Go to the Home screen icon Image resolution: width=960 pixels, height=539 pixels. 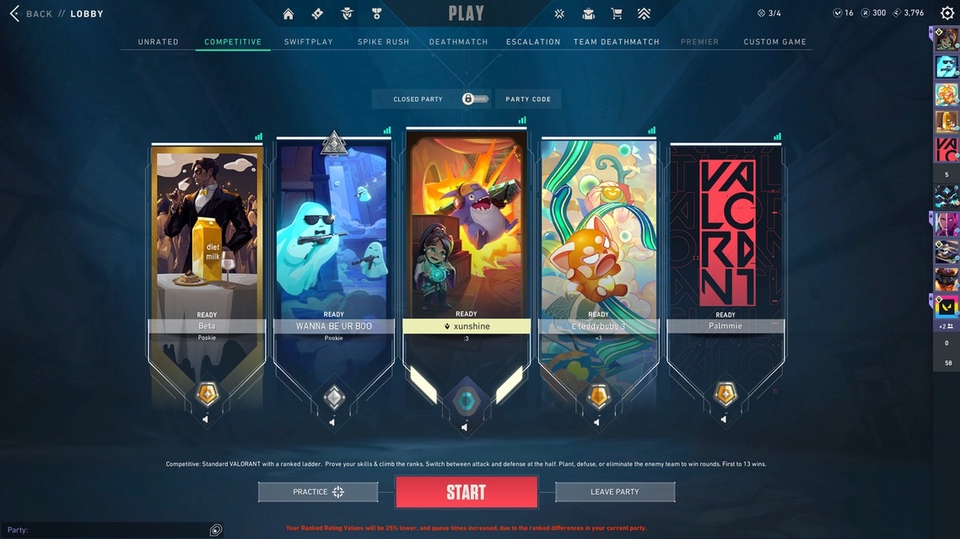click(x=289, y=14)
